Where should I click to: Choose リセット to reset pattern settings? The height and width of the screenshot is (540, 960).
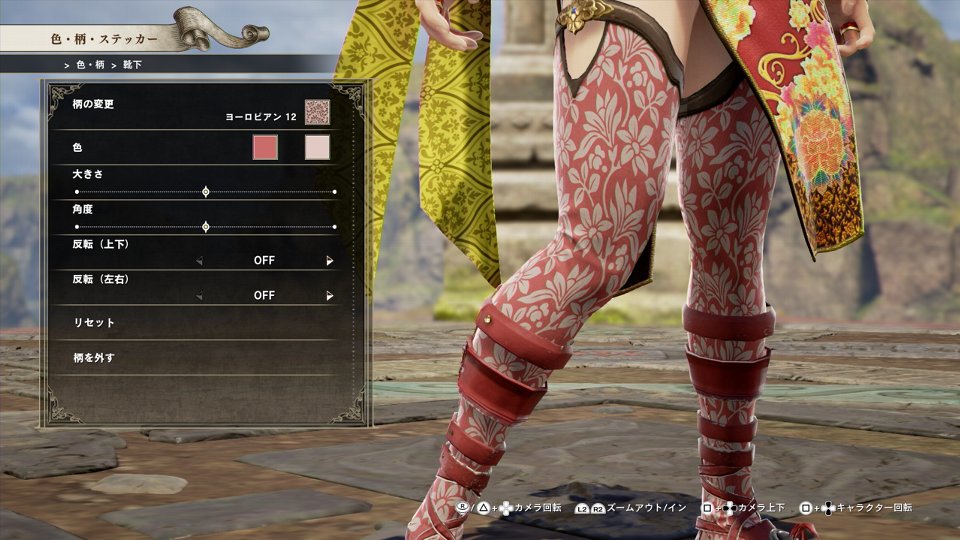click(x=95, y=323)
